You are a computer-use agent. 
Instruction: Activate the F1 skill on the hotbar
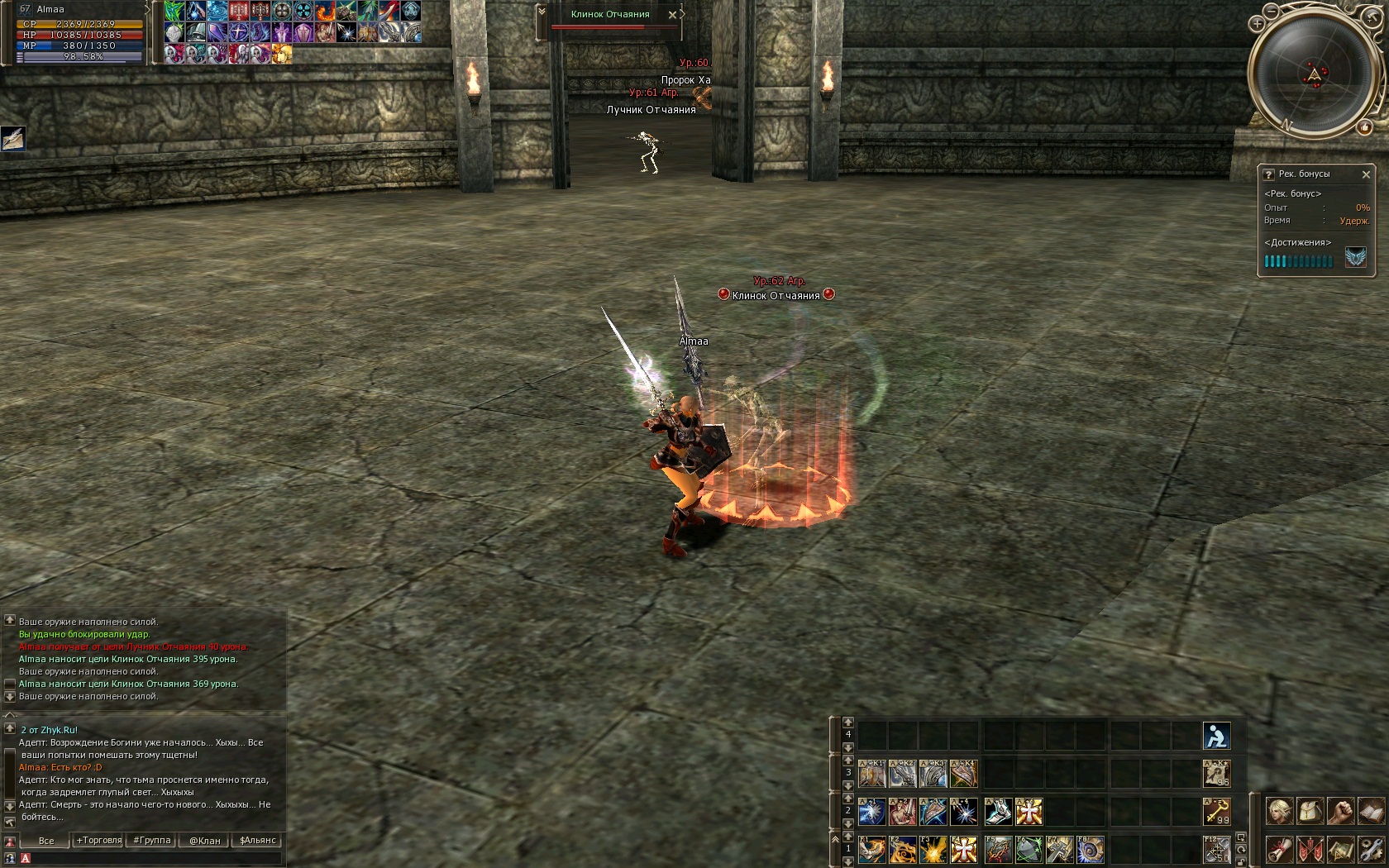(872, 850)
